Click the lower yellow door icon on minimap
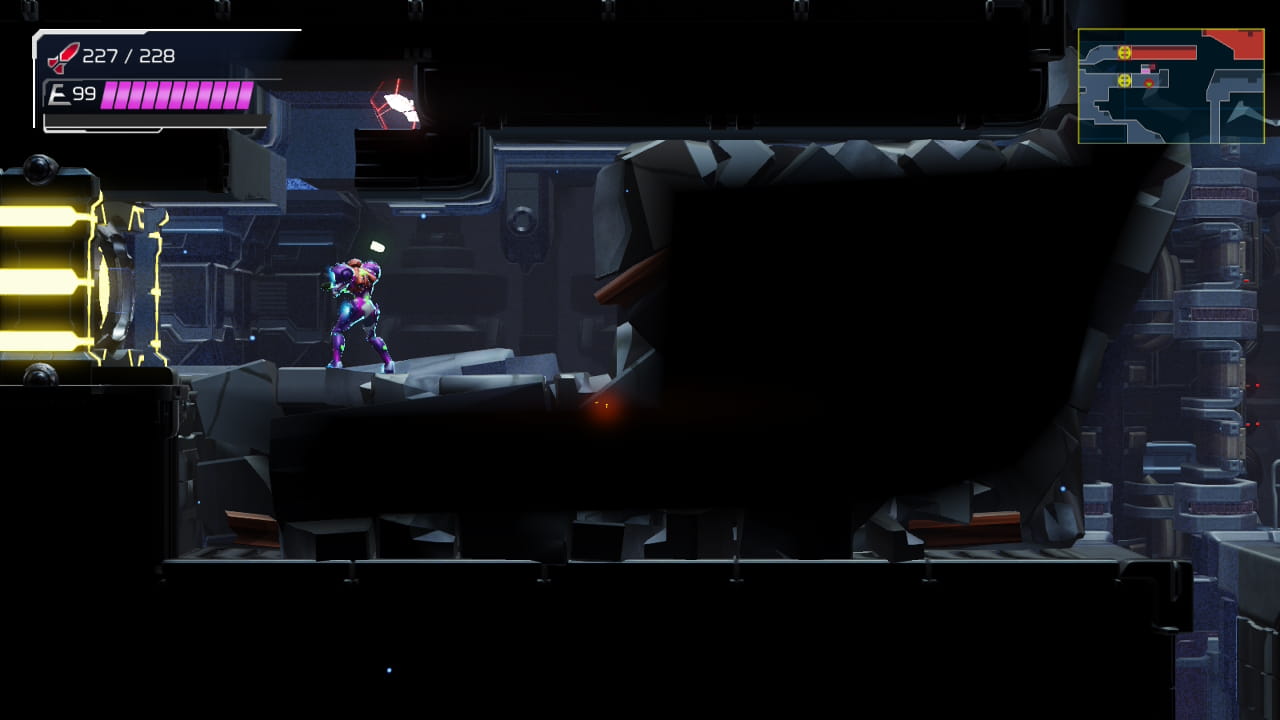Image resolution: width=1280 pixels, height=720 pixels. pyautogui.click(x=1124, y=81)
